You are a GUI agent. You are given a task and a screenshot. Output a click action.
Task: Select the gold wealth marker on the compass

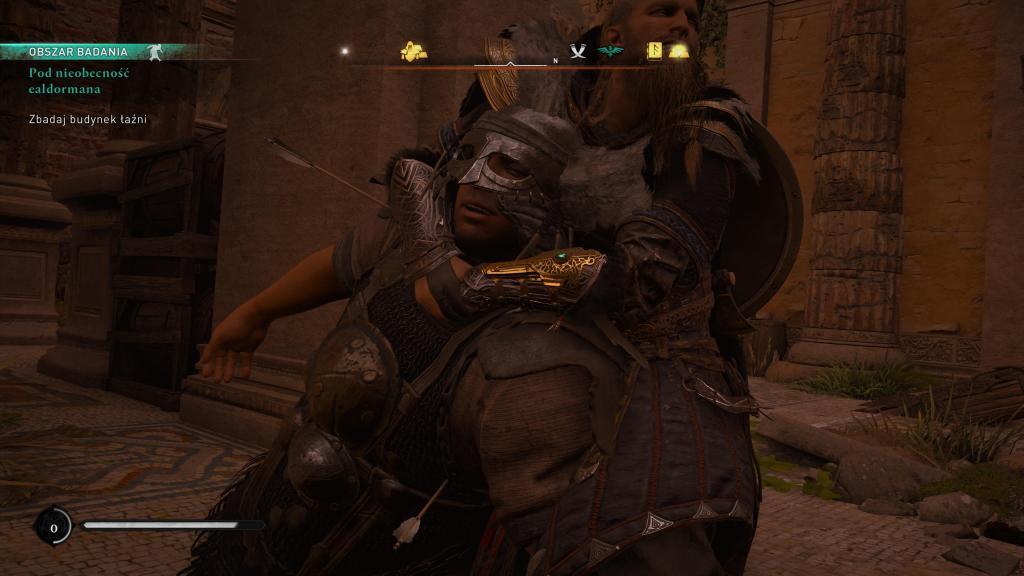(414, 51)
